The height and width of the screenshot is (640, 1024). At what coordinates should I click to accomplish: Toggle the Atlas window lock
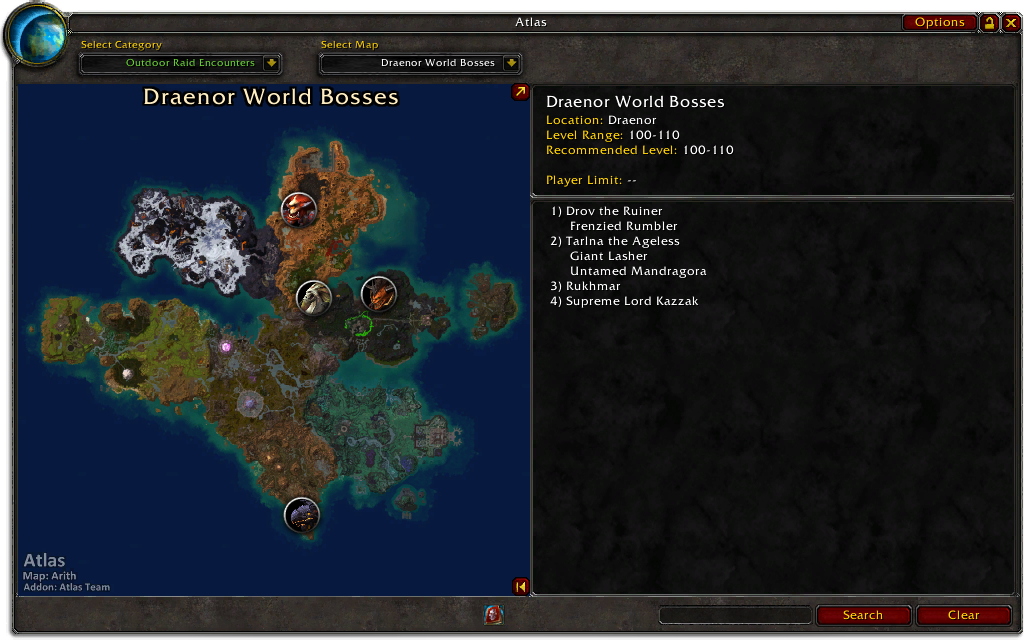click(989, 22)
